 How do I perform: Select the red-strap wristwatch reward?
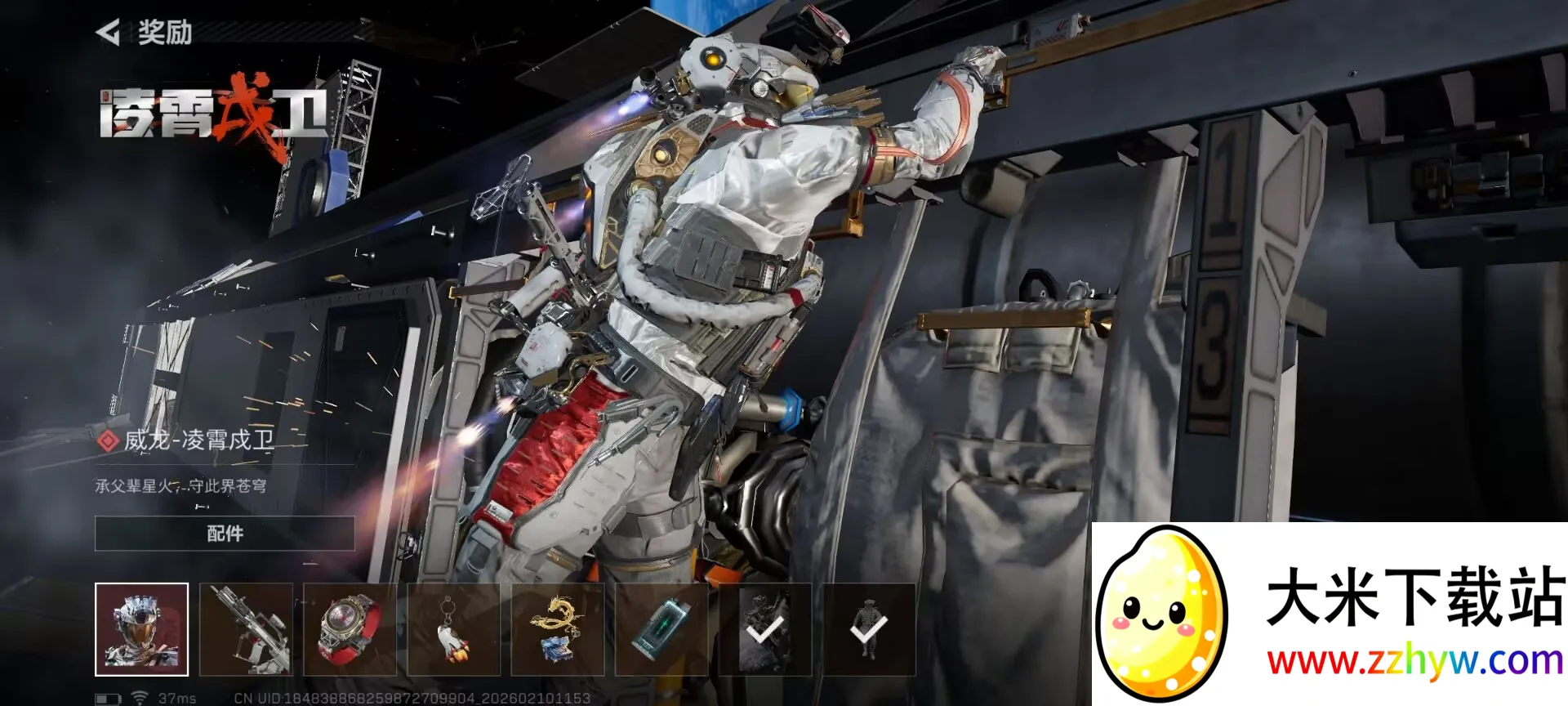[x=350, y=629]
